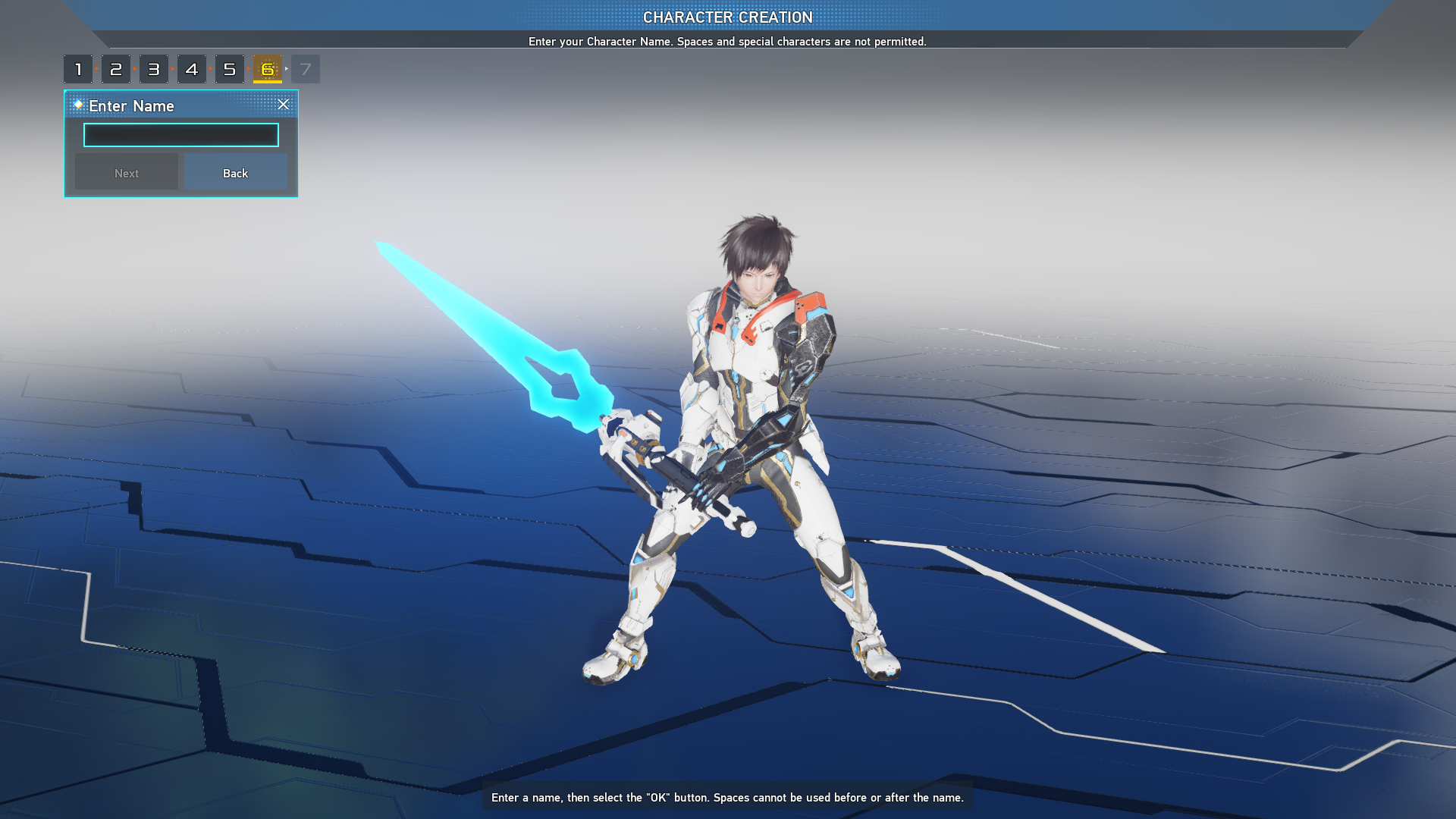The width and height of the screenshot is (1456, 819).
Task: Close the Enter Name dialog
Action: tap(284, 105)
